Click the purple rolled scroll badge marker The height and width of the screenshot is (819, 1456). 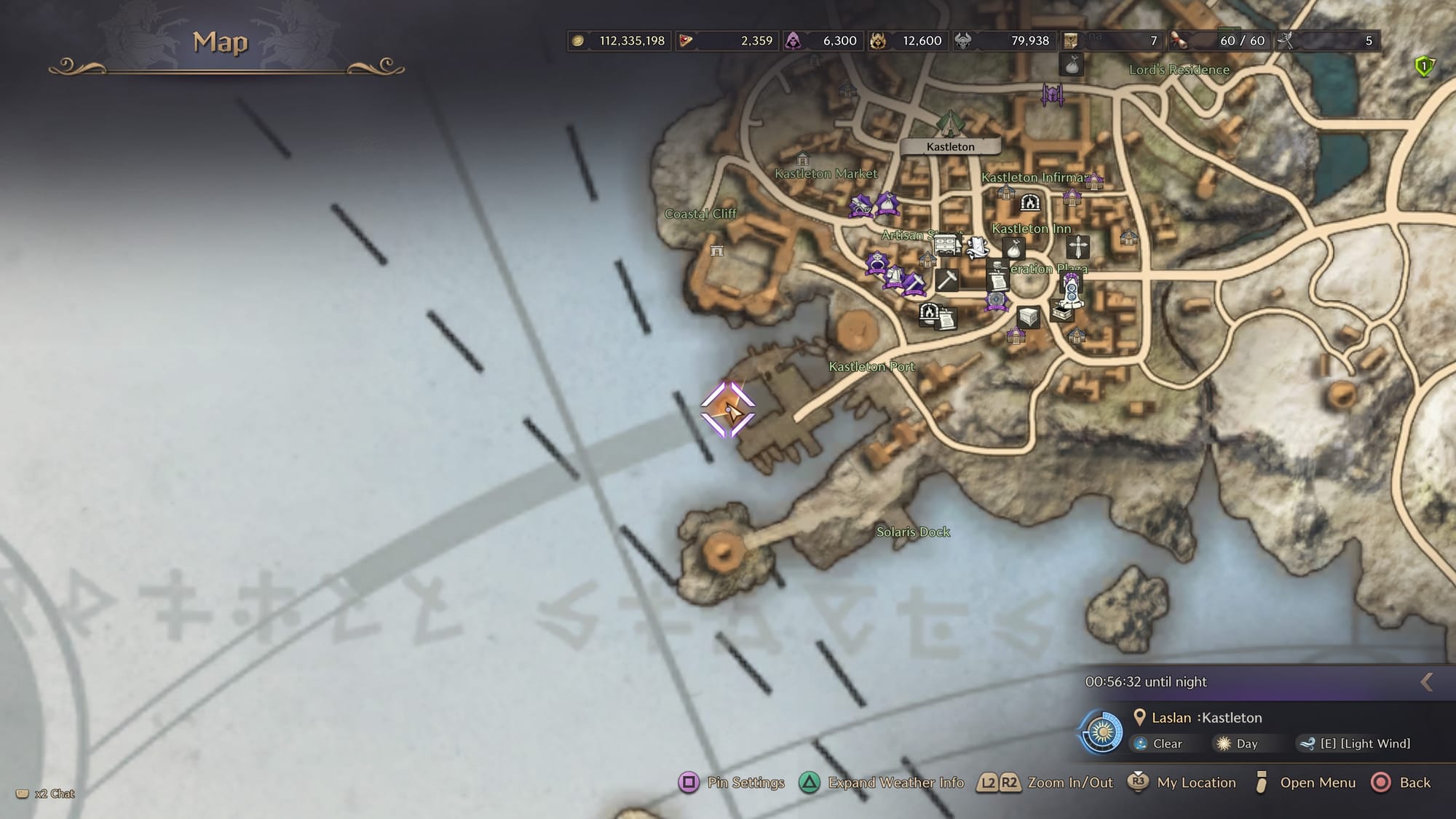860,207
